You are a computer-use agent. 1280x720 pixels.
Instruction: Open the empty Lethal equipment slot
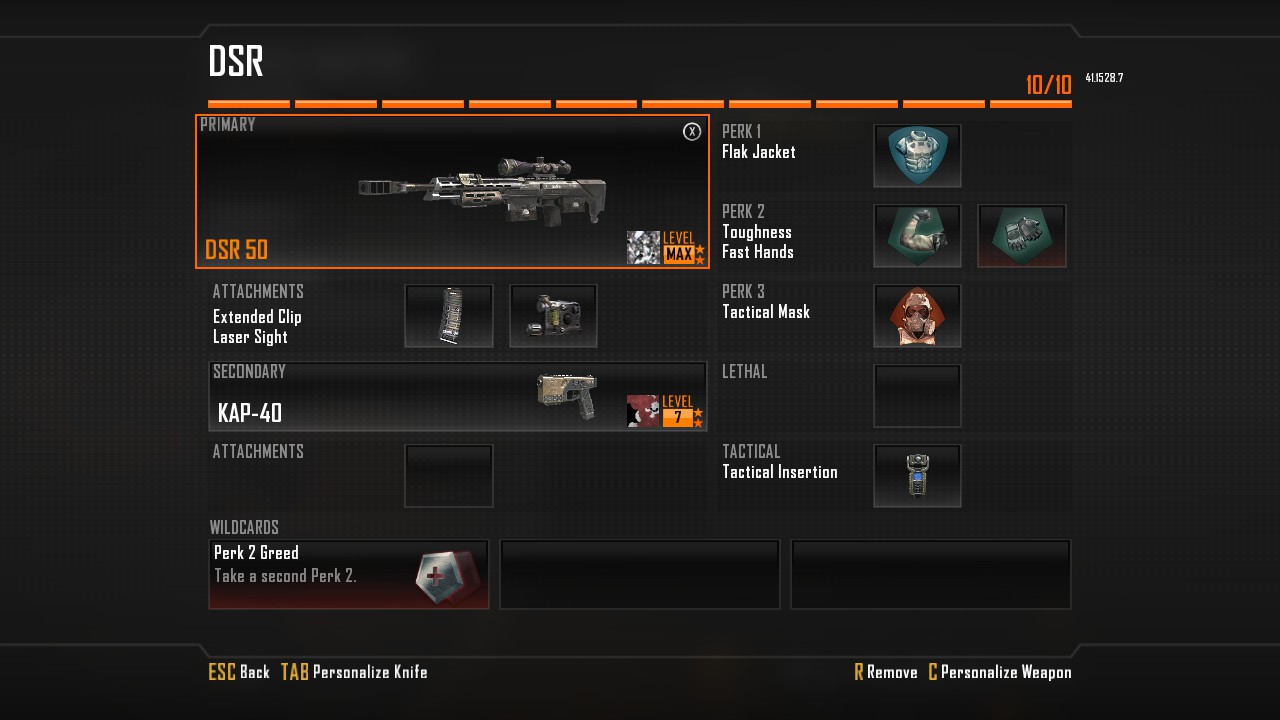point(917,396)
